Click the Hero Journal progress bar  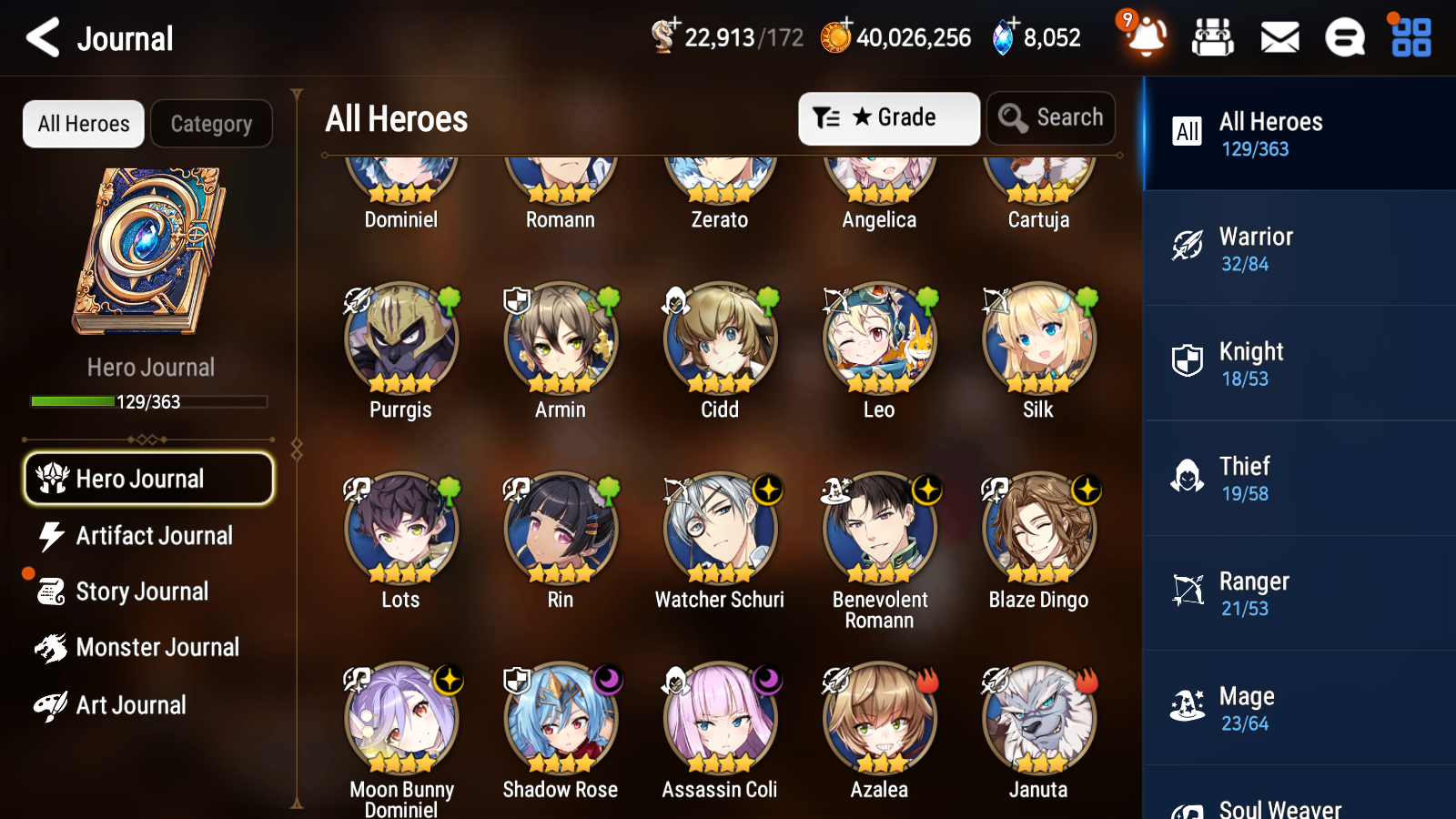(x=148, y=401)
